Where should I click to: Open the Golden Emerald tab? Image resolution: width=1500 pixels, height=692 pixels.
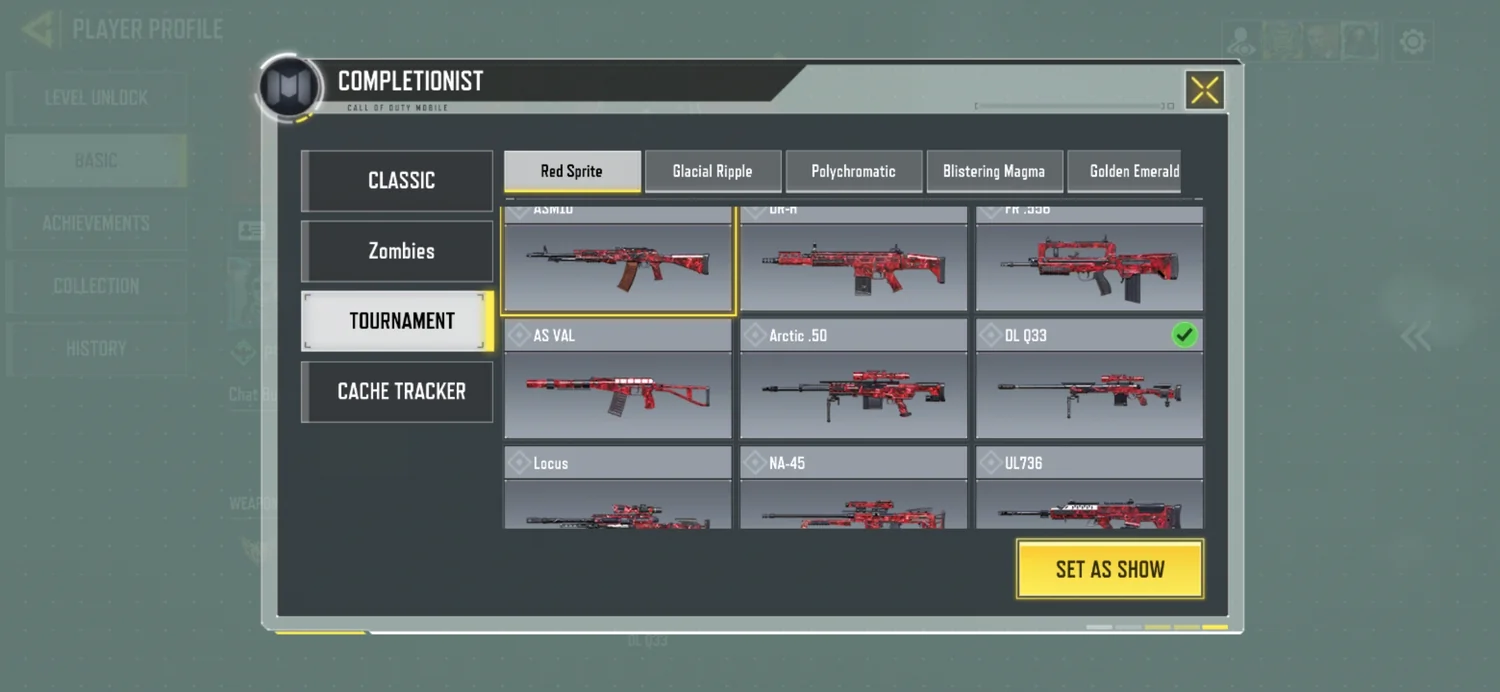point(1126,171)
